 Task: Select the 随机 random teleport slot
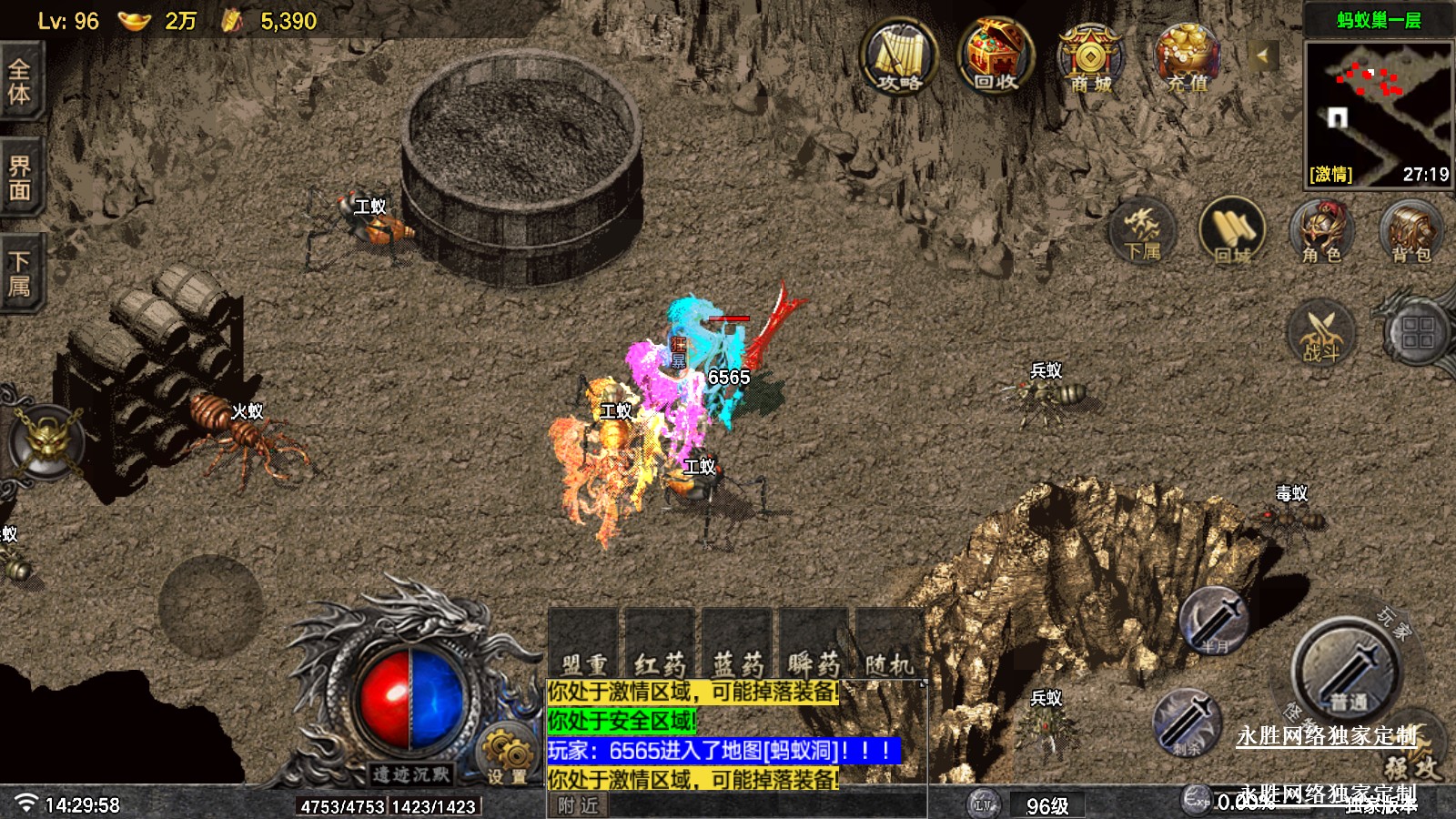point(889,648)
